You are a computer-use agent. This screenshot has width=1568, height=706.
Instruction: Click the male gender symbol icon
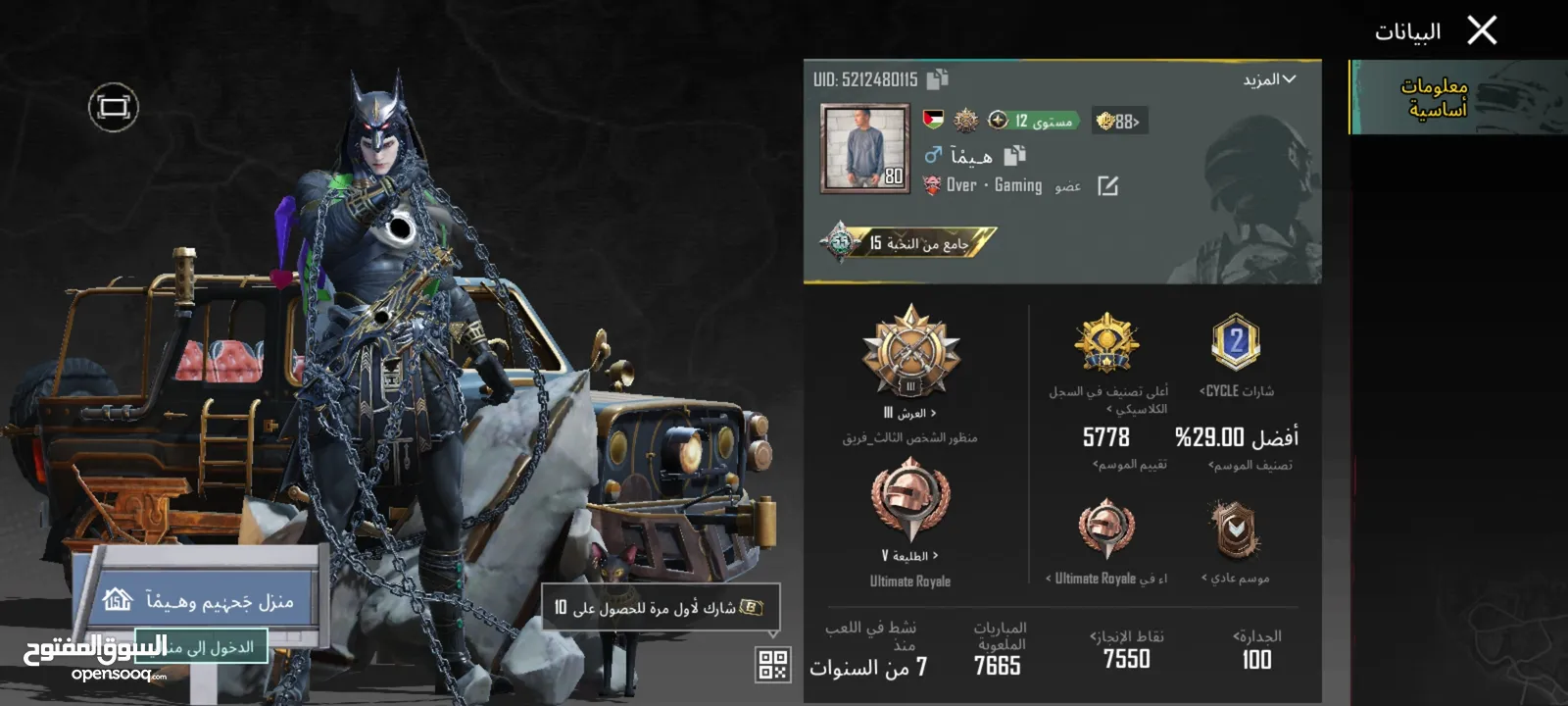(x=932, y=156)
